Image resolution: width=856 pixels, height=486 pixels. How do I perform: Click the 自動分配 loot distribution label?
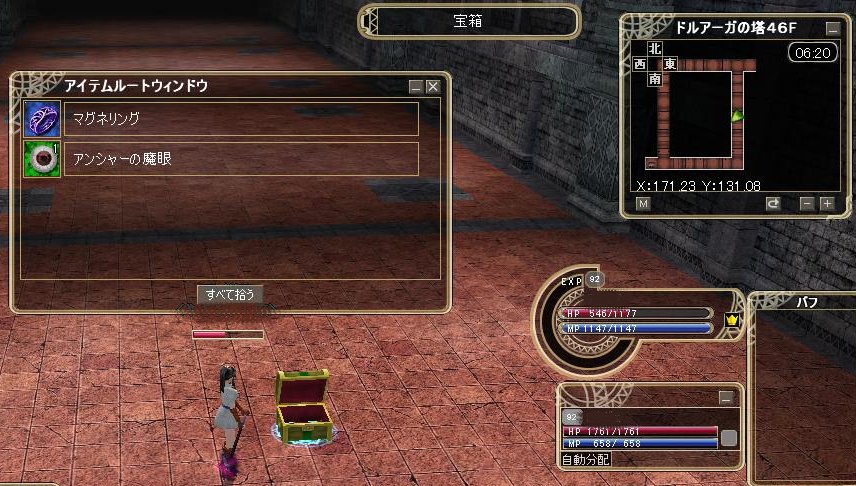click(586, 459)
